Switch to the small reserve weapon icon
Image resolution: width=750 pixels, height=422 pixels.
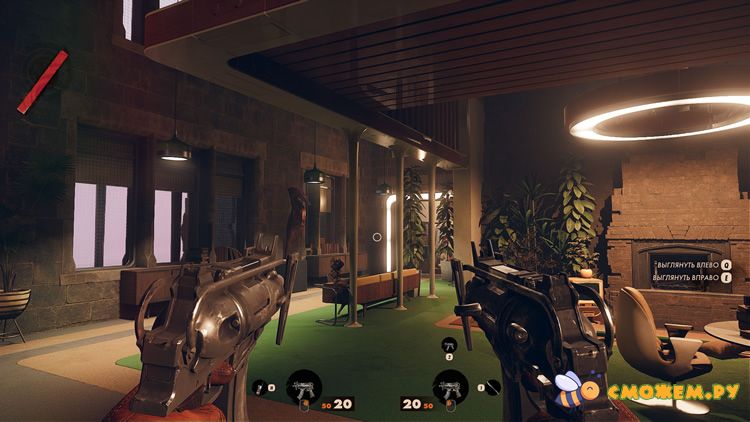click(x=449, y=343)
